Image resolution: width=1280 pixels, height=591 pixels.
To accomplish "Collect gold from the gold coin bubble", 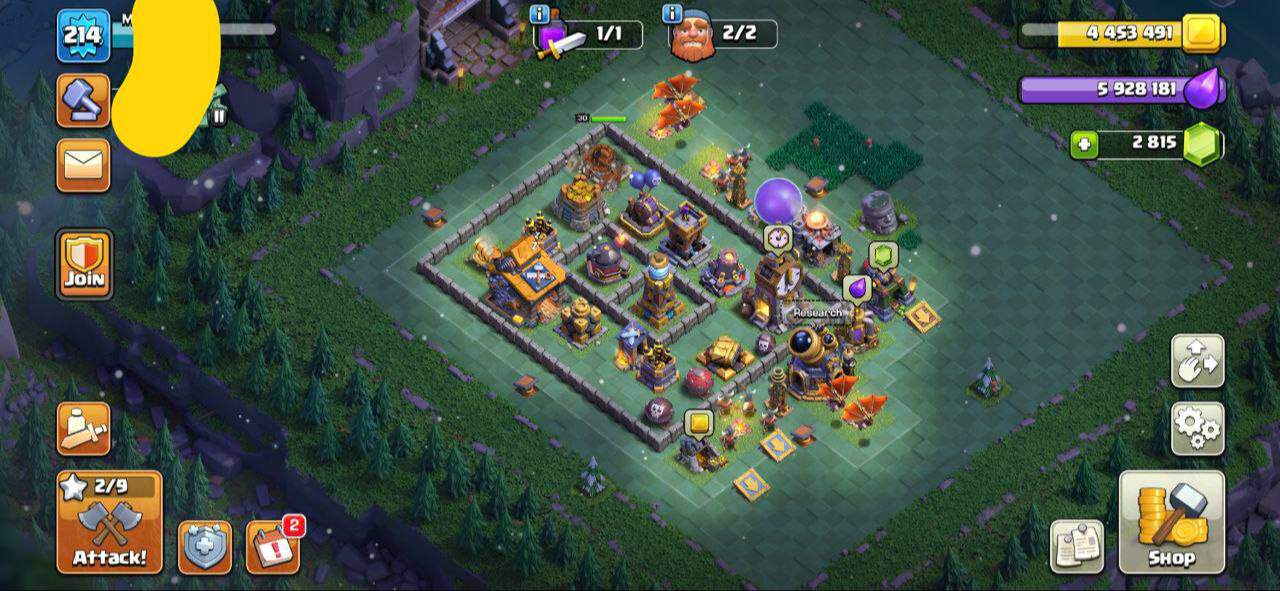I will [x=698, y=422].
